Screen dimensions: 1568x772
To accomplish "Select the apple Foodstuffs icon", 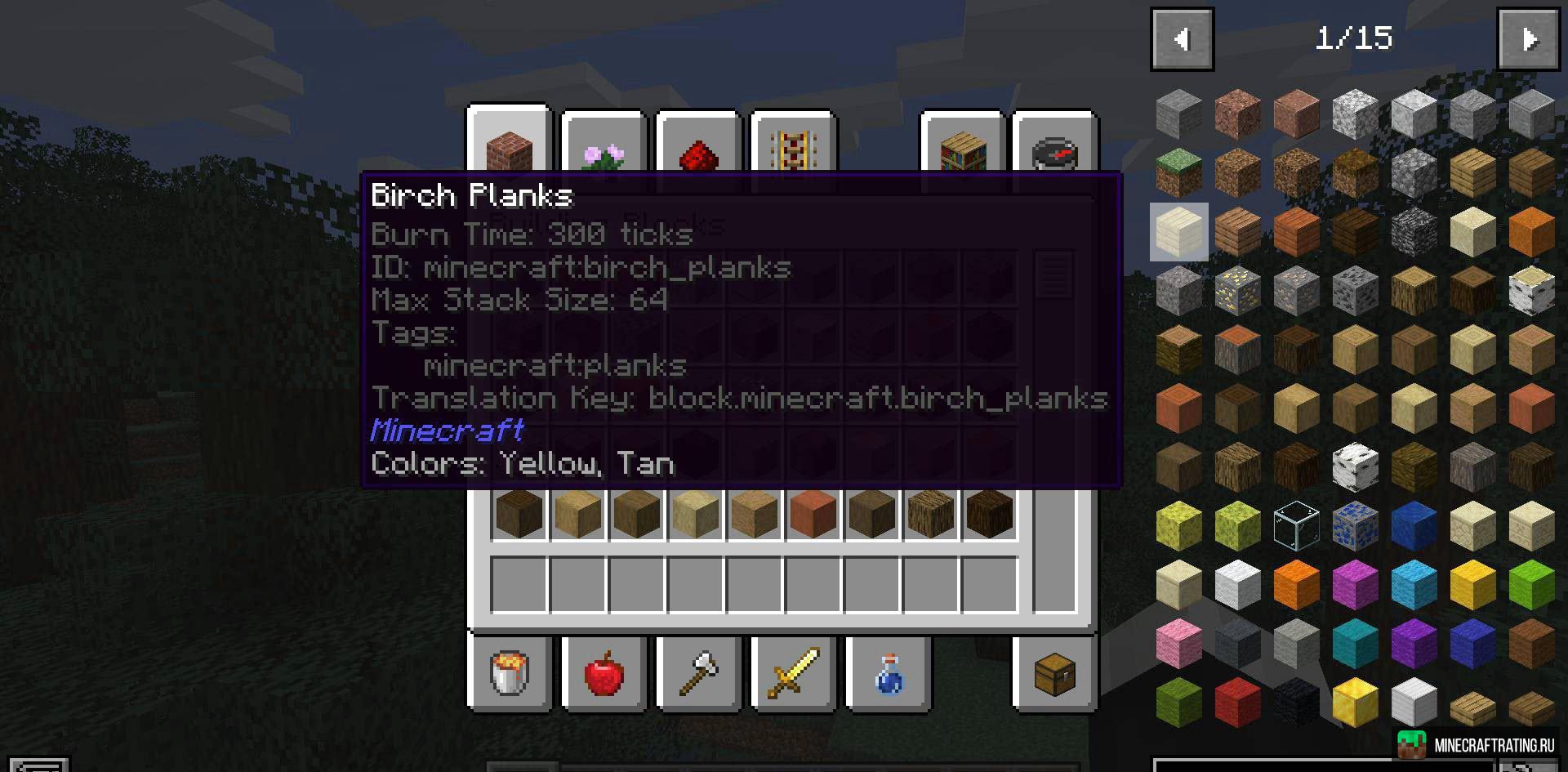I will click(x=603, y=674).
